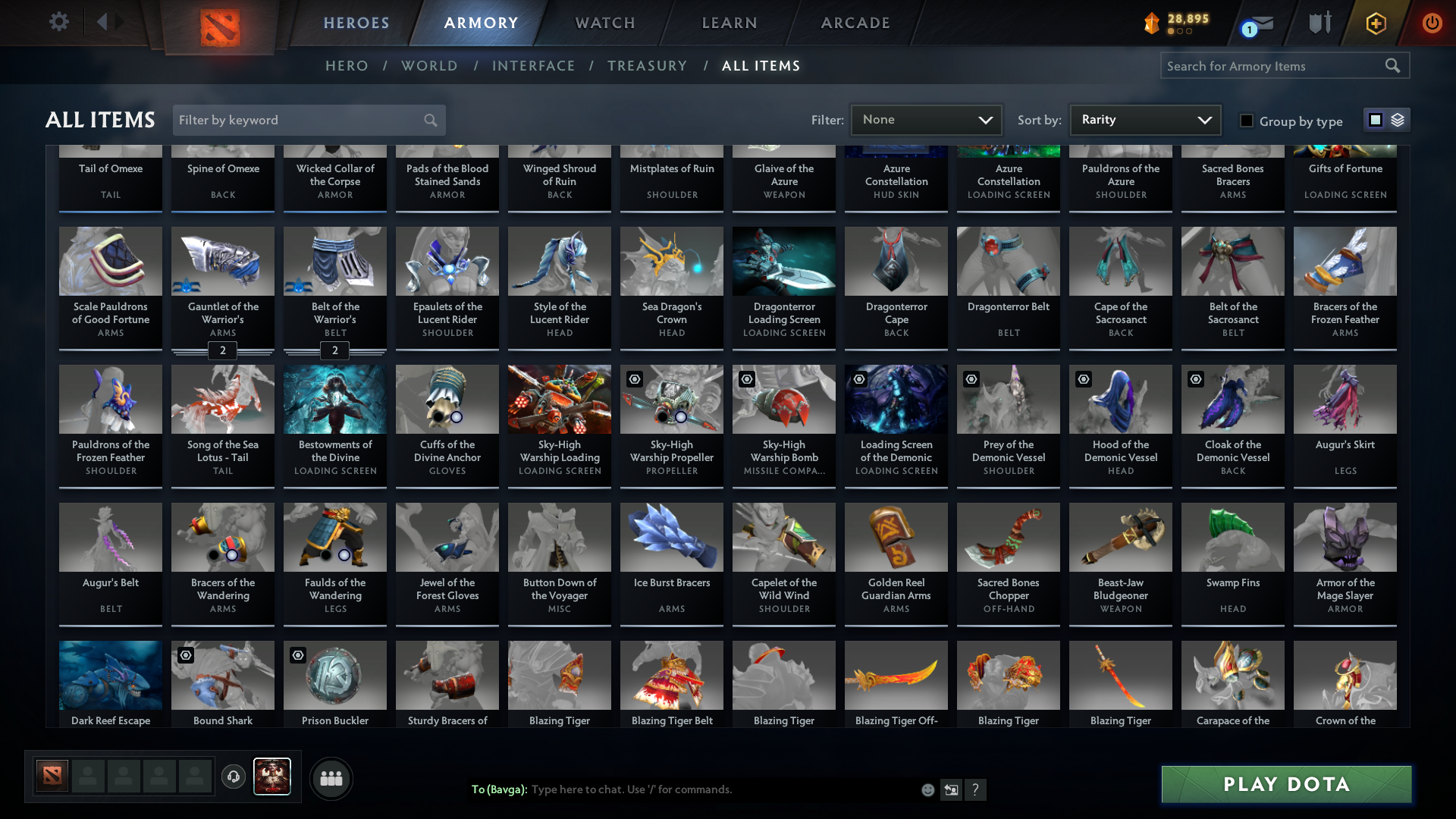Open the emoticon picker in chat
The image size is (1456, 819).
tap(927, 789)
